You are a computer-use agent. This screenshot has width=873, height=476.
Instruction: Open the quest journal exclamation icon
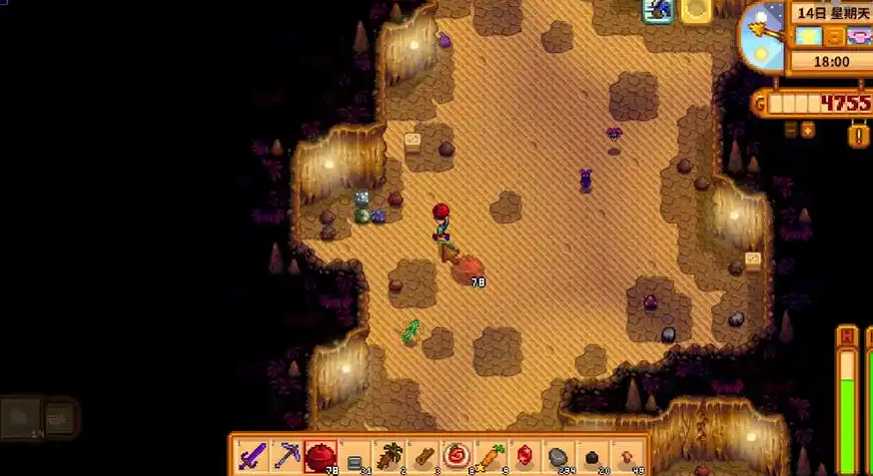click(858, 134)
